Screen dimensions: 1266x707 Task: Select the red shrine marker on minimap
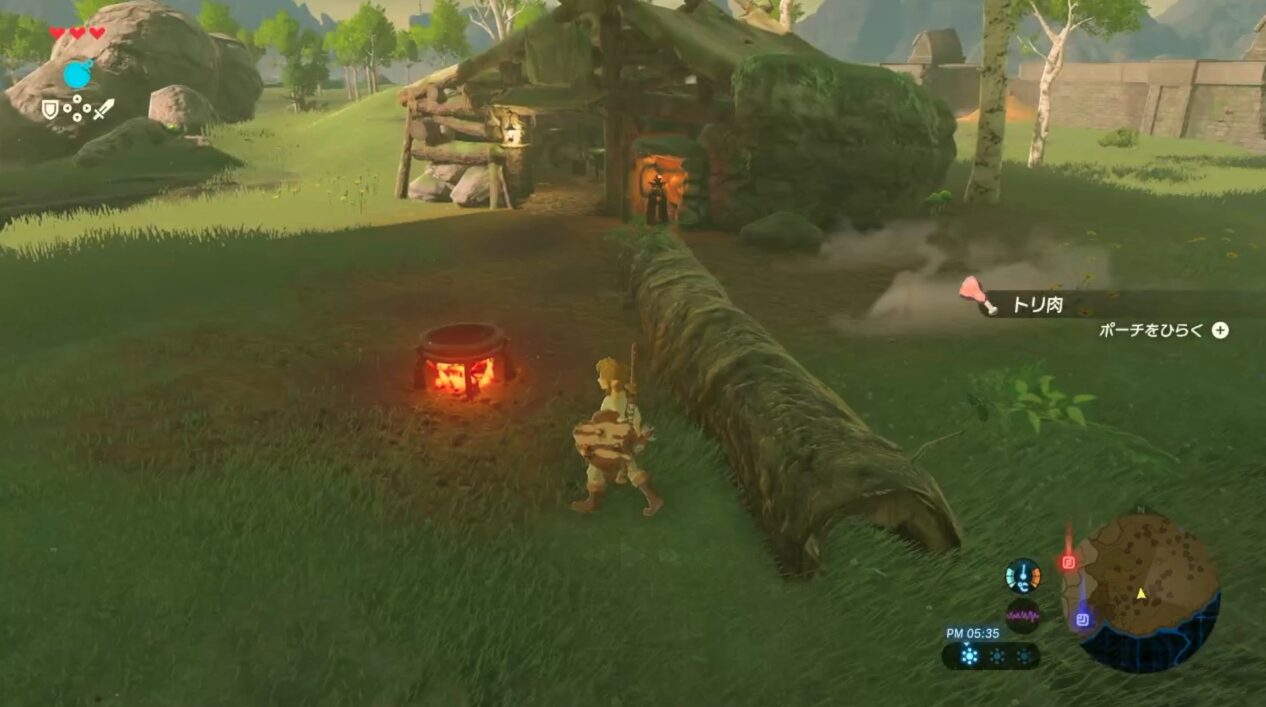[1068, 563]
